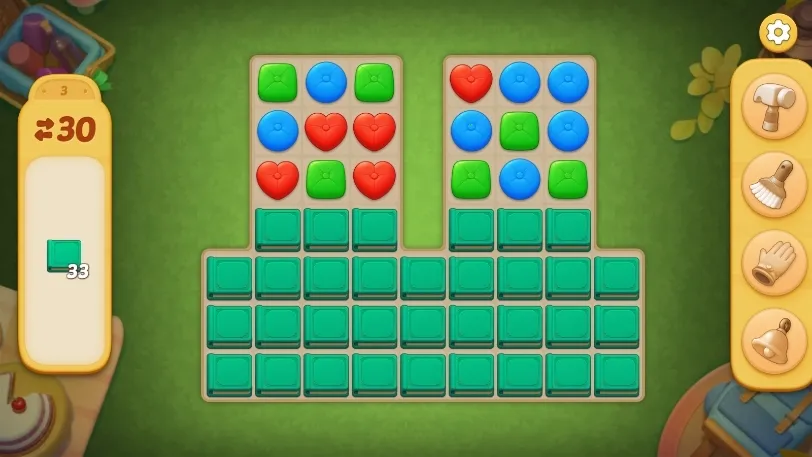Use the bell booster
Viewport: 812px width, 457px height.
point(774,341)
